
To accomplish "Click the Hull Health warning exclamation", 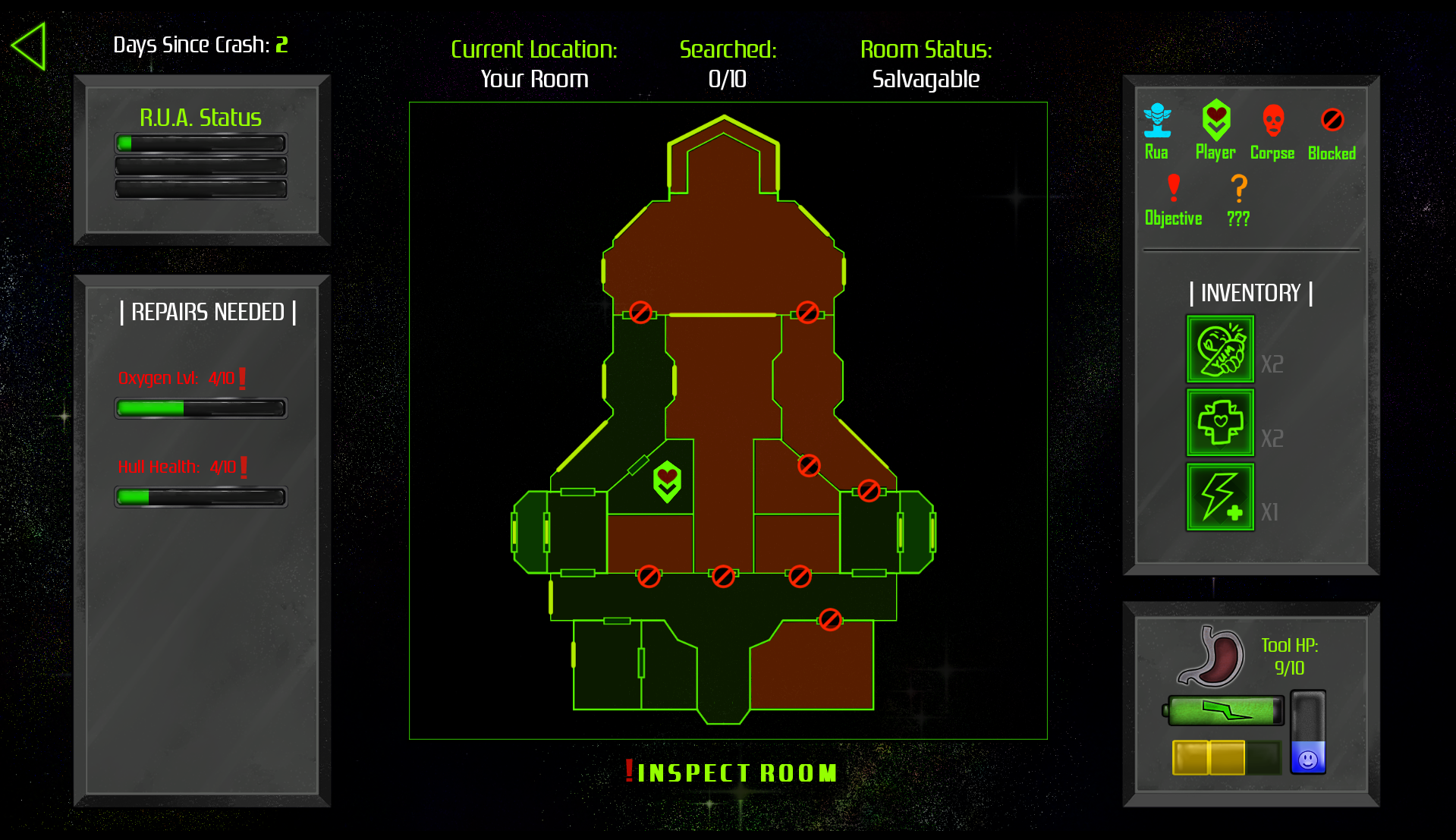I will pyautogui.click(x=242, y=467).
